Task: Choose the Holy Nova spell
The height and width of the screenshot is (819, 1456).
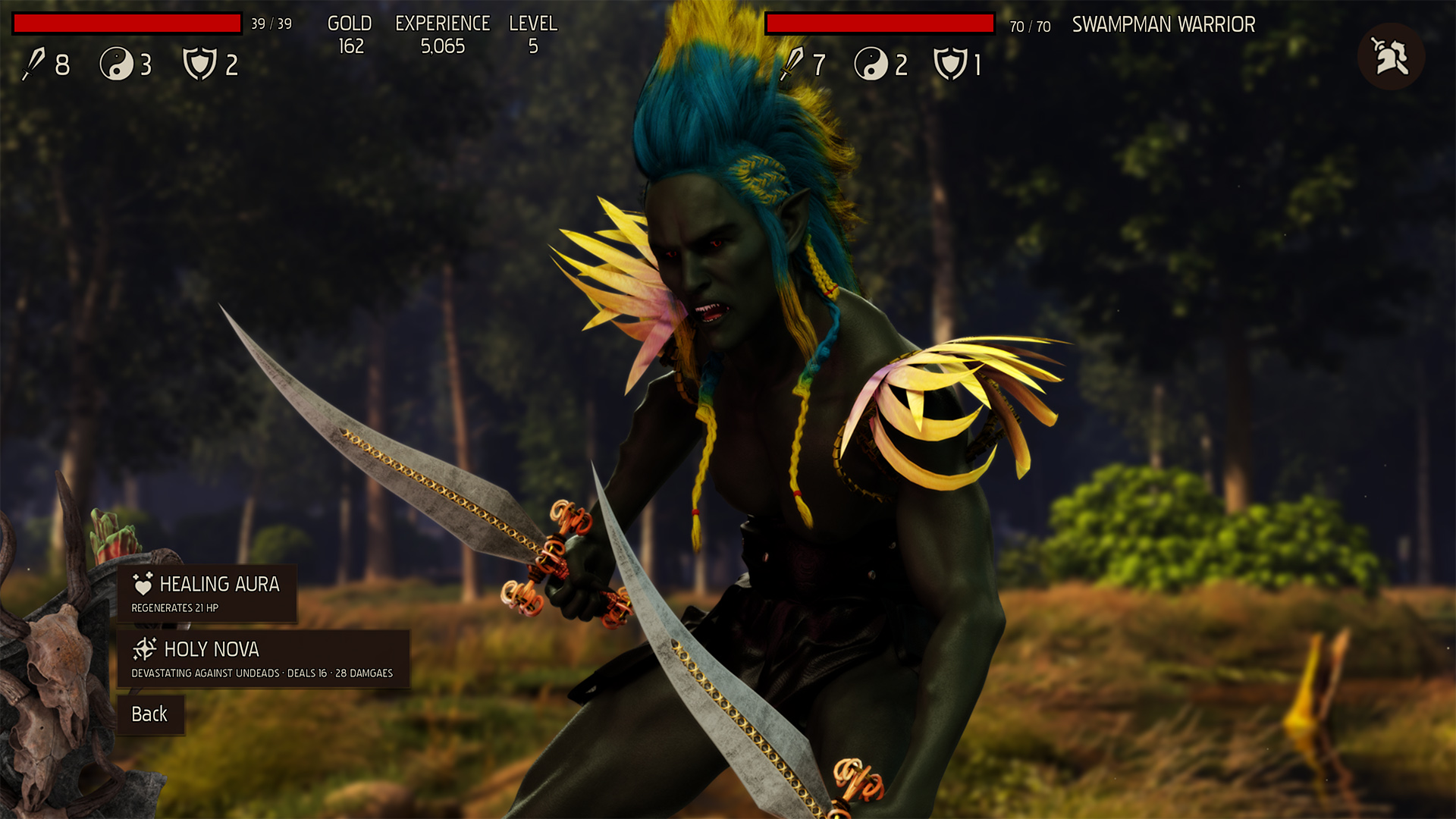Action: pyautogui.click(x=262, y=659)
